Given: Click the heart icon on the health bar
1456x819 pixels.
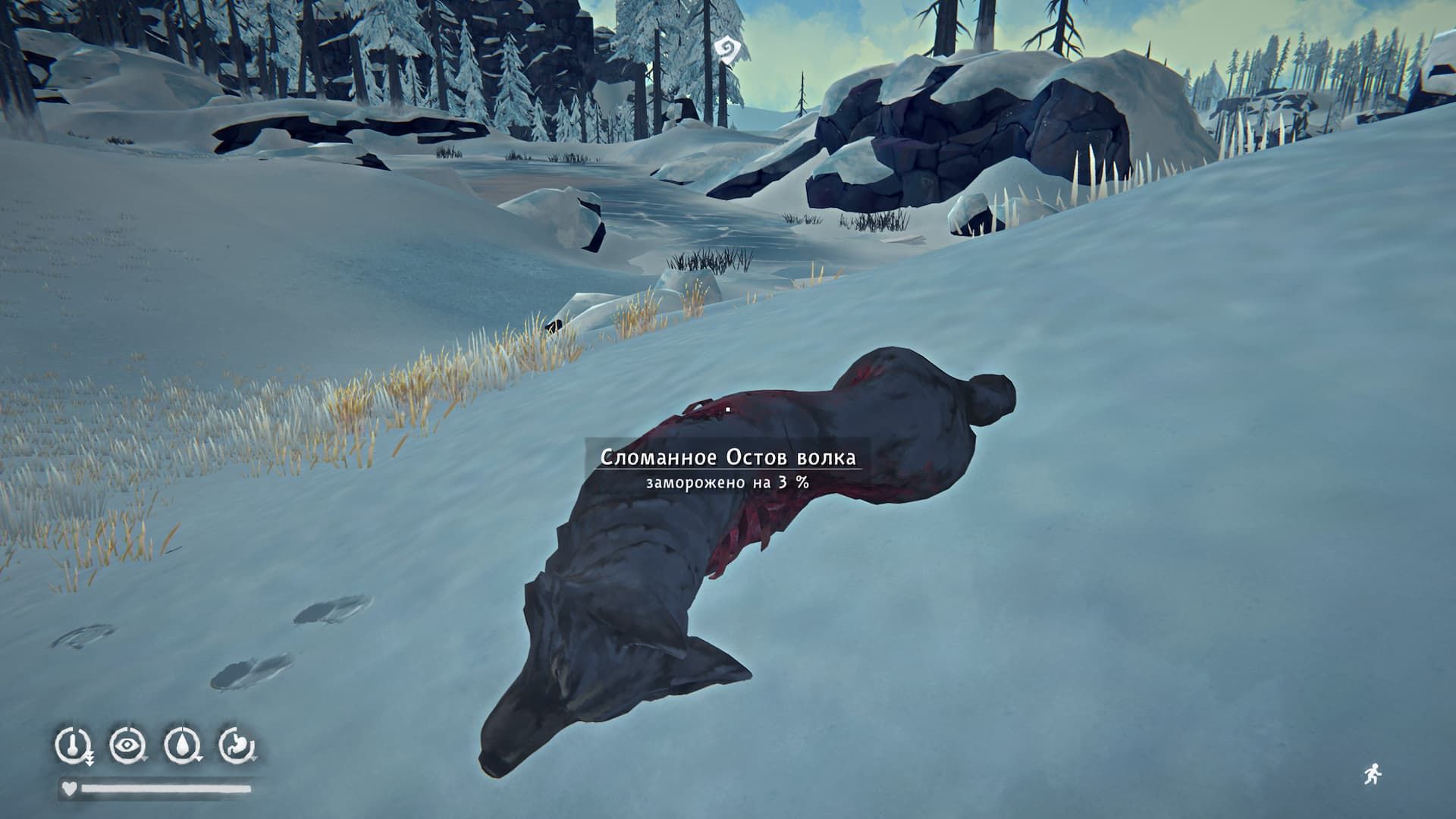Looking at the screenshot, I should (x=70, y=789).
